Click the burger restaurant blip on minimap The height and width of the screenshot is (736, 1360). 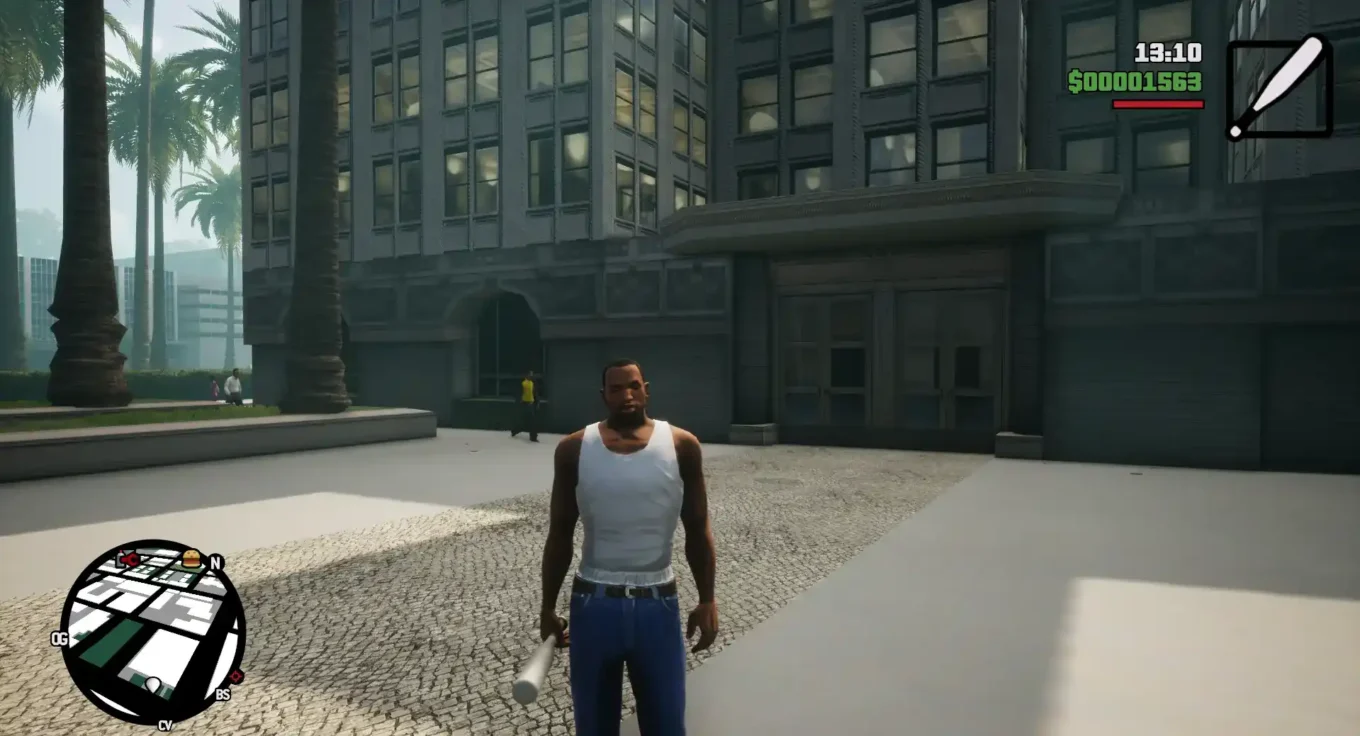(191, 557)
